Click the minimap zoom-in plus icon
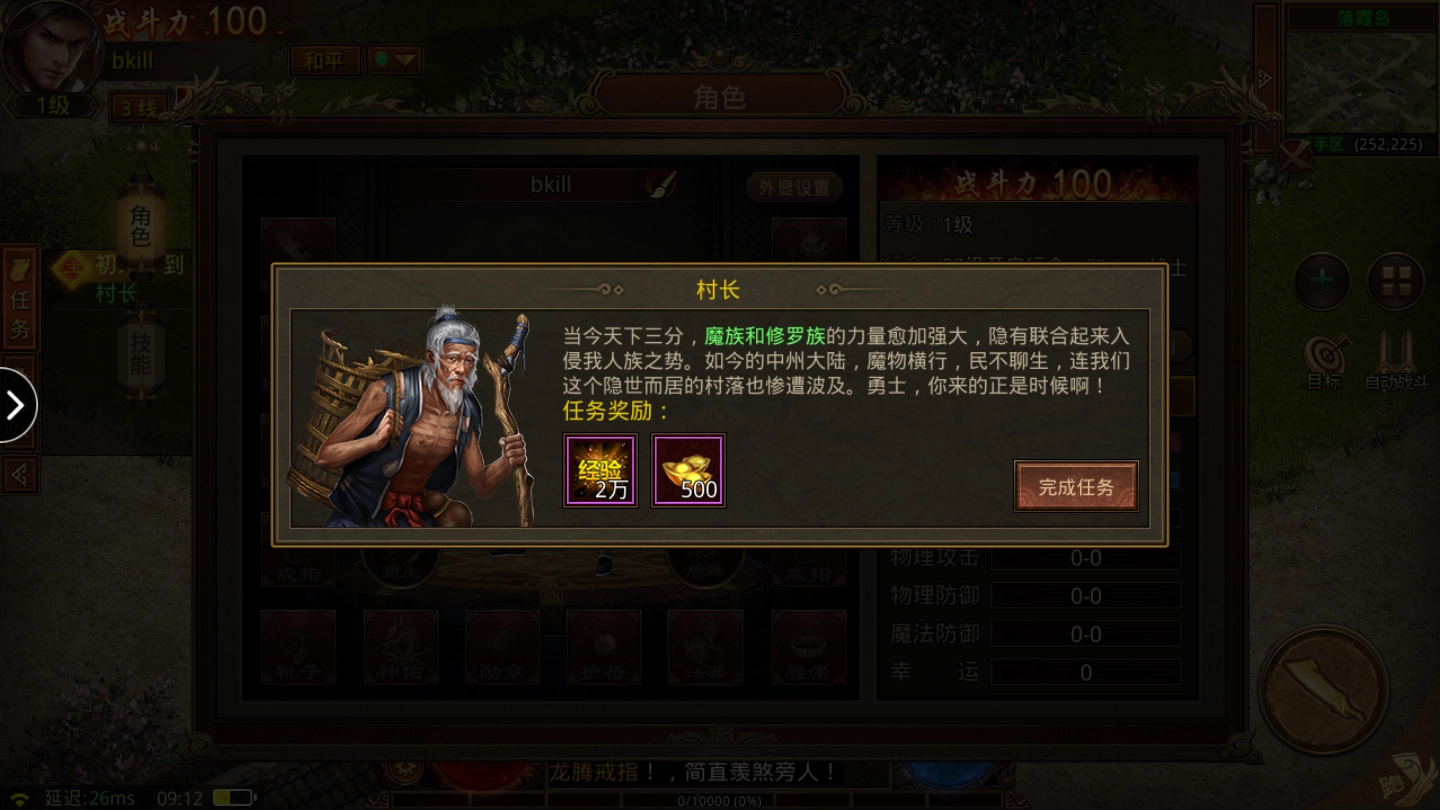 pyautogui.click(x=1320, y=281)
